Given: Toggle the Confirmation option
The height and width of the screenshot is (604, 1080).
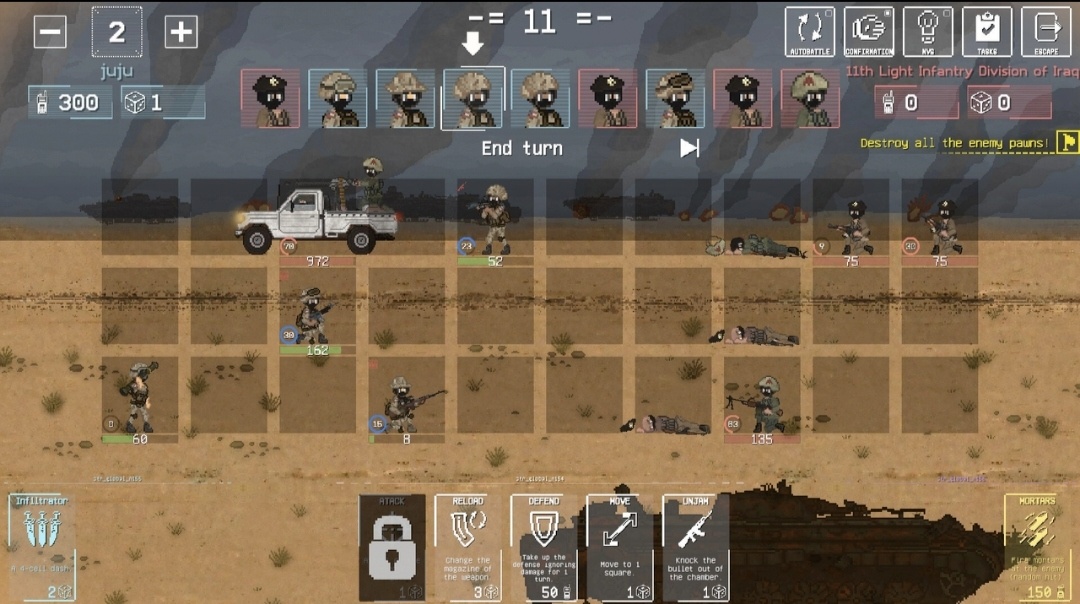Looking at the screenshot, I should (868, 32).
